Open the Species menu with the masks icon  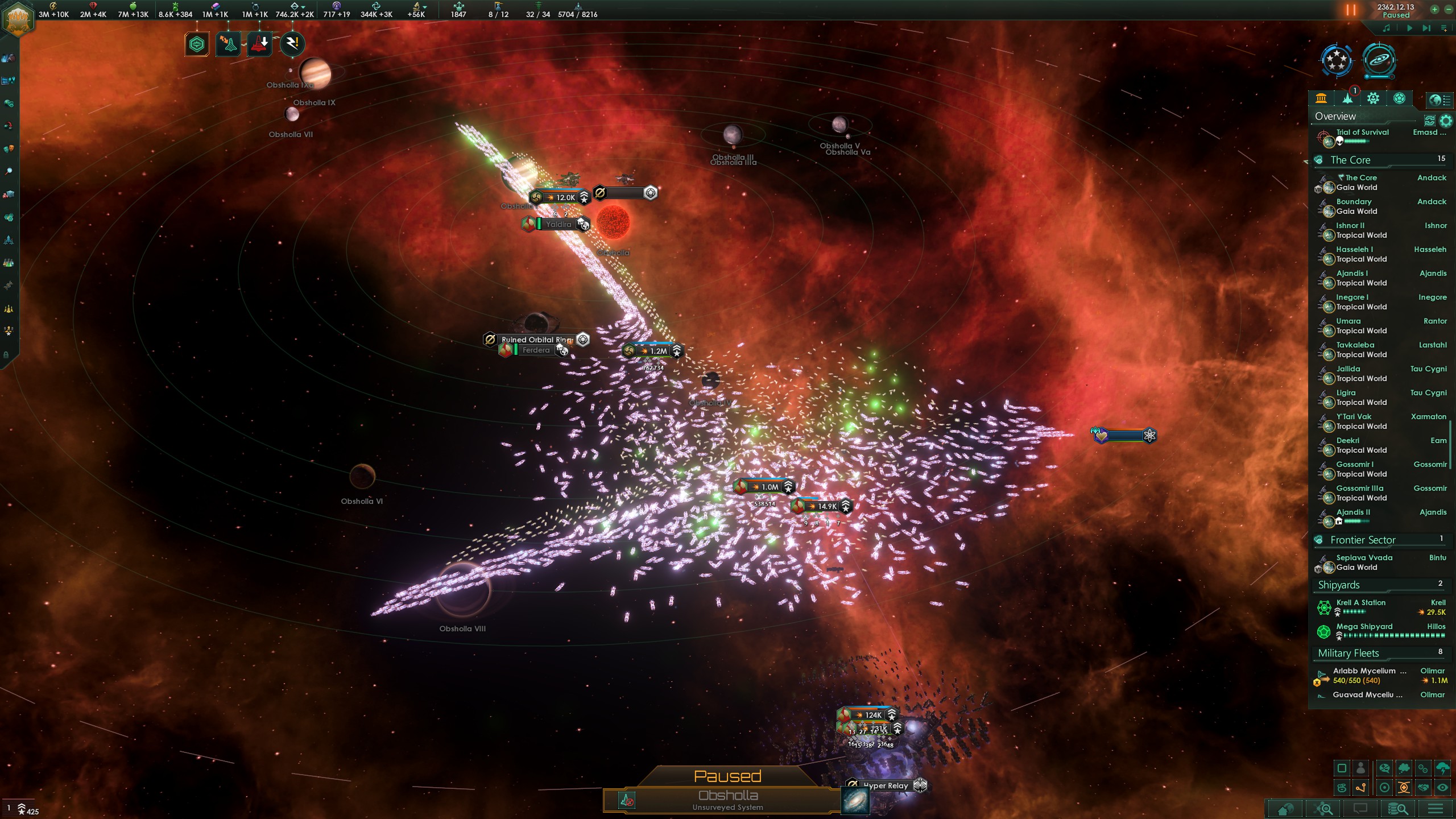[x=8, y=150]
